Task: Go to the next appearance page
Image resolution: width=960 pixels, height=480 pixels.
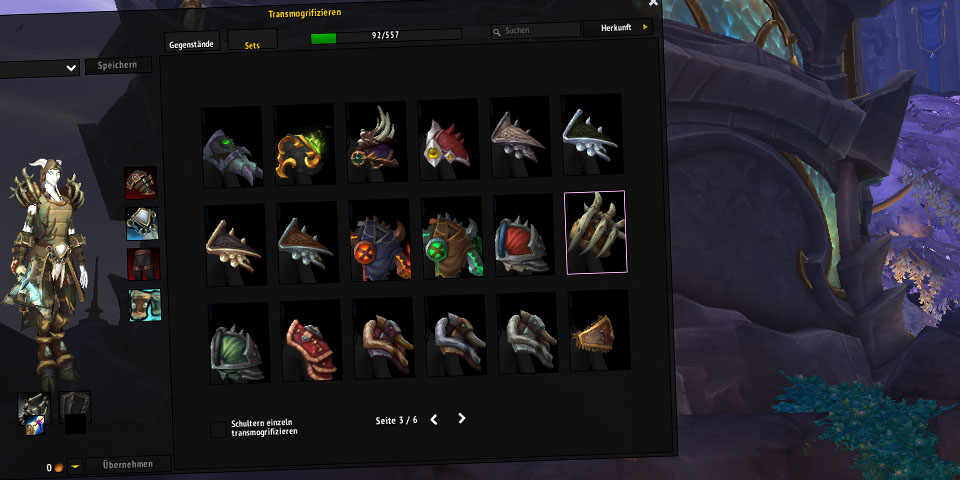Action: [462, 418]
